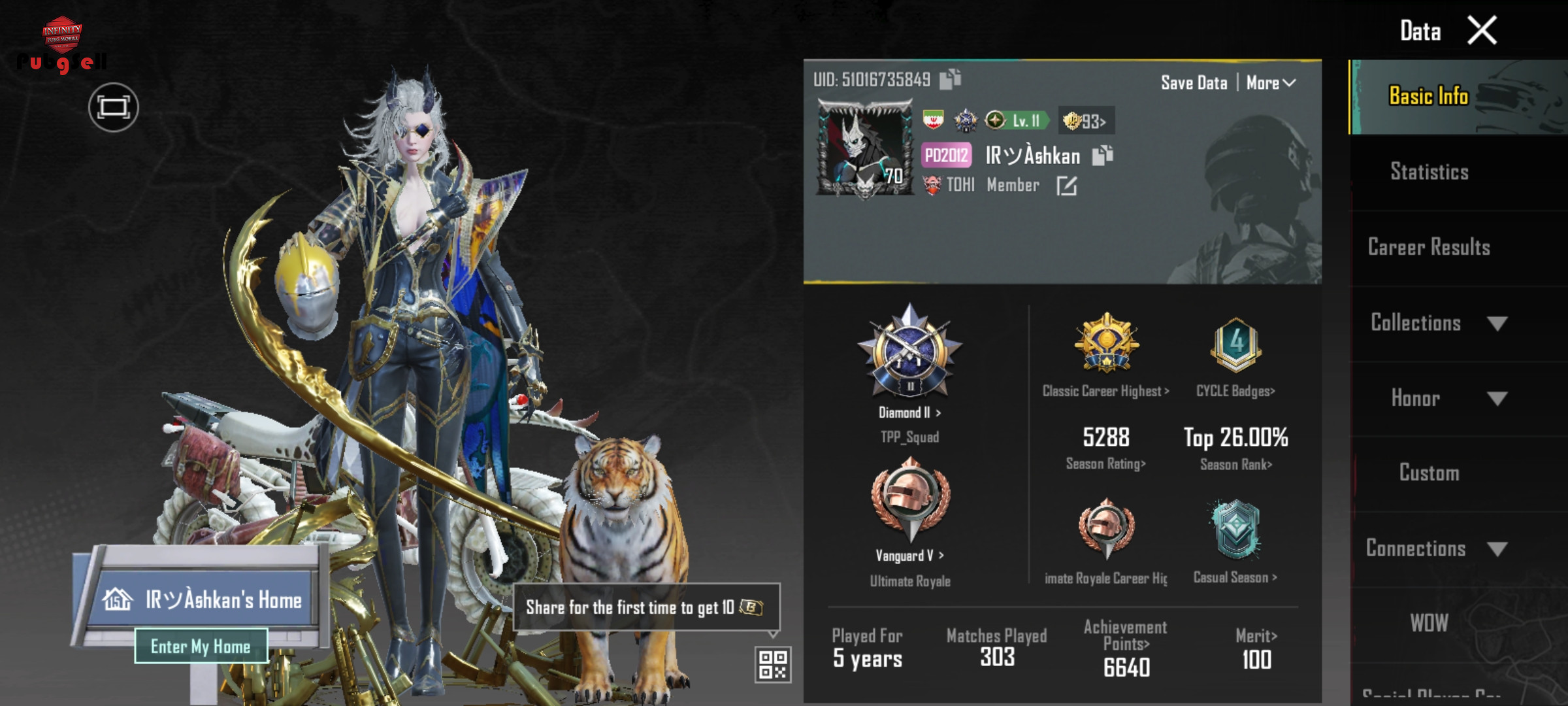Open the QR code share

click(773, 664)
